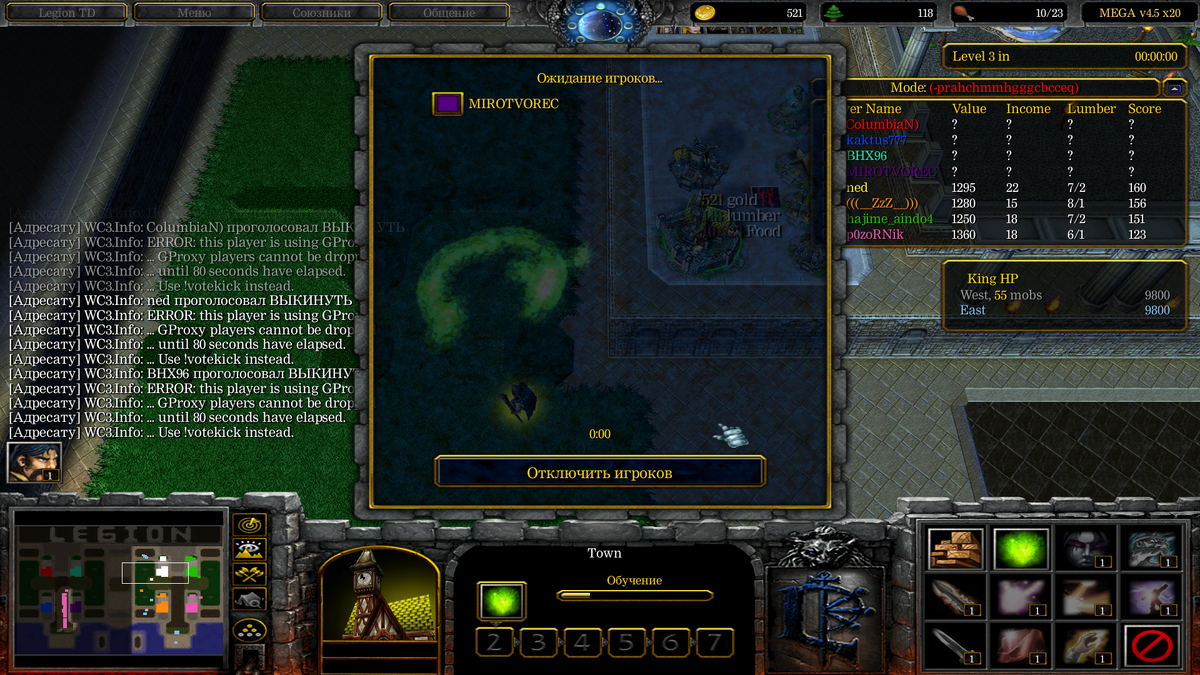The height and width of the screenshot is (675, 1200).
Task: Toggle minimap ally color crossed-axes button
Action: (x=248, y=574)
